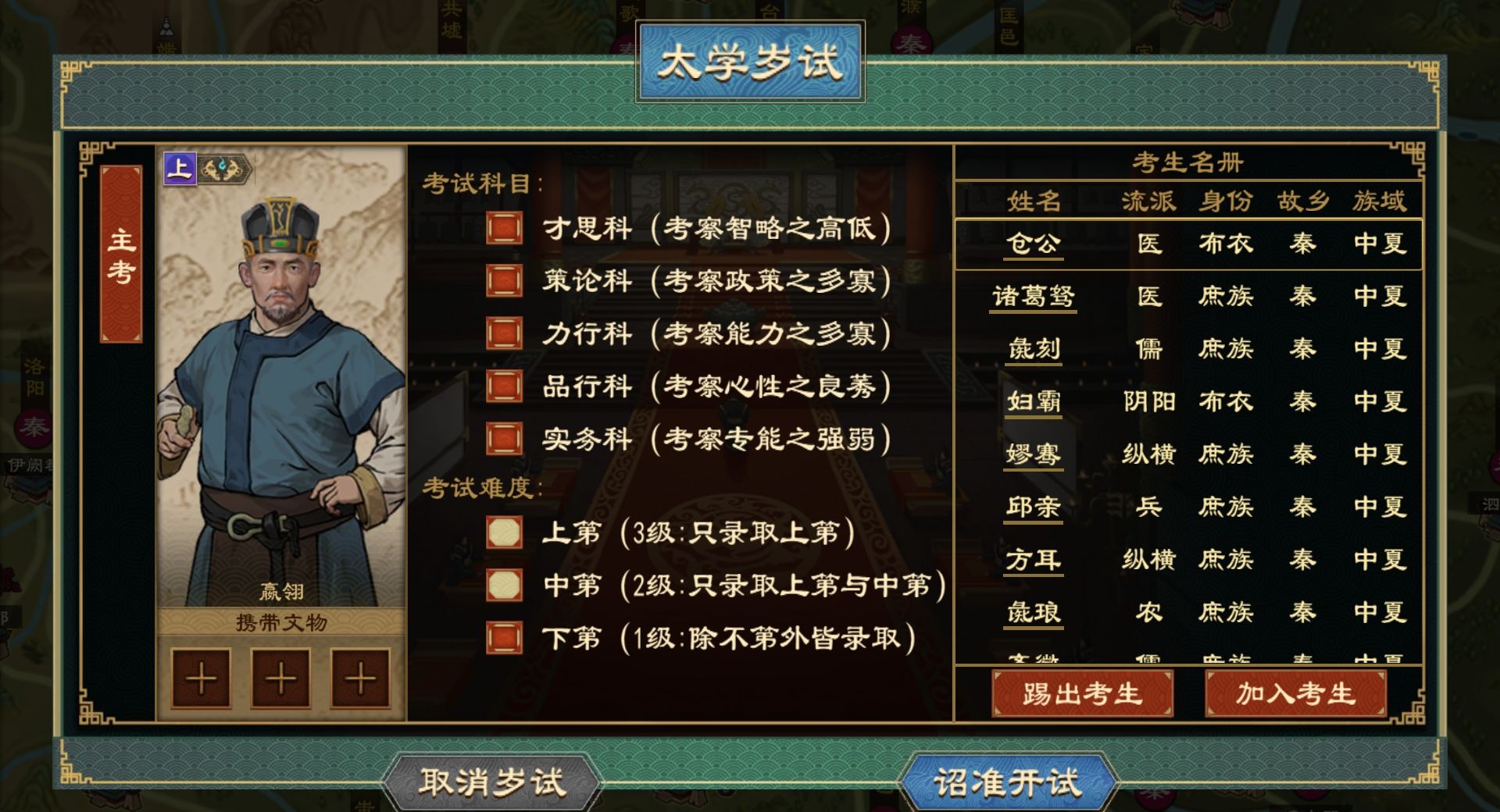Viewport: 1500px width, 812px height.
Task: Select candidate 诸葛驽 in the roster
Action: pos(1033,297)
